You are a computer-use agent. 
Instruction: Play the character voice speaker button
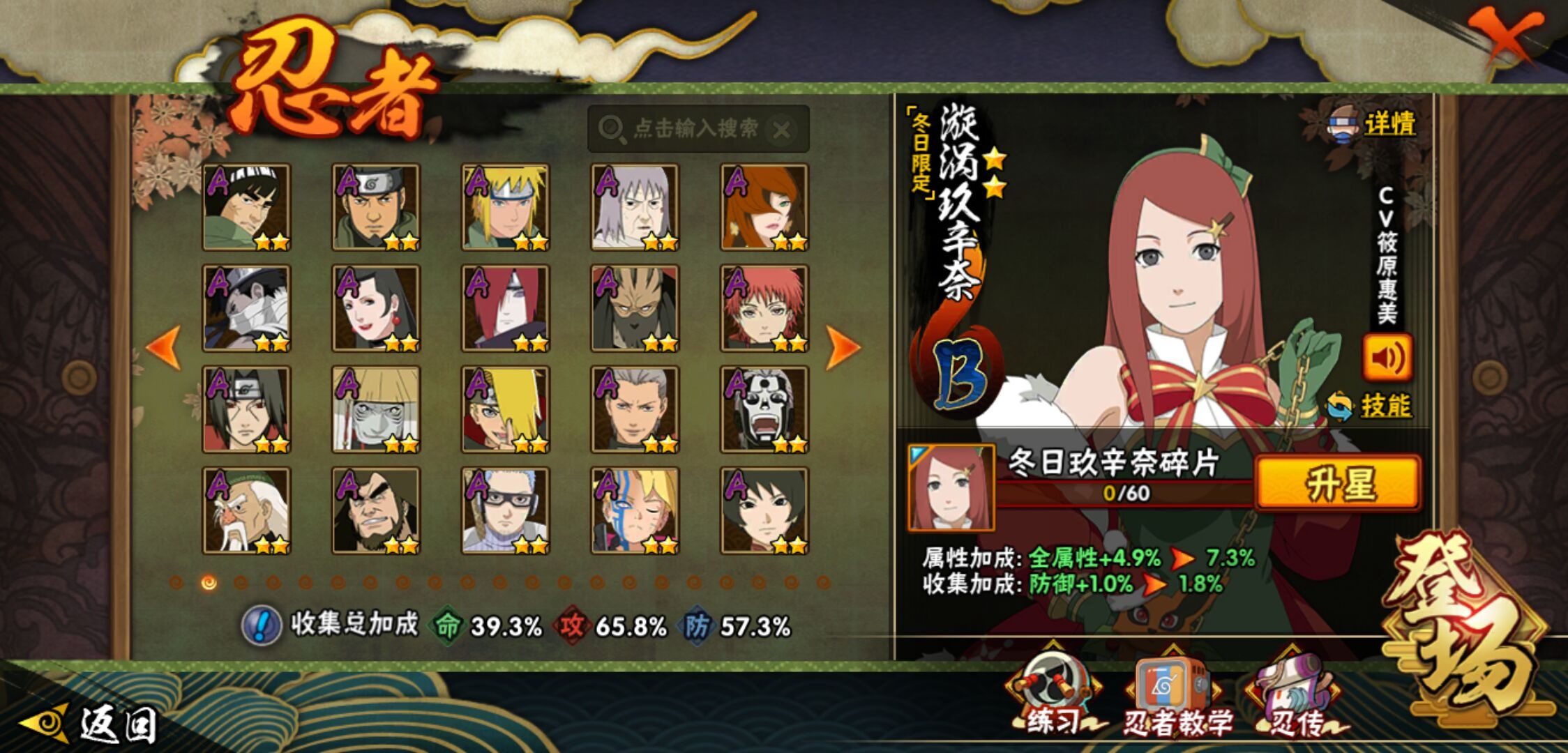1387,358
